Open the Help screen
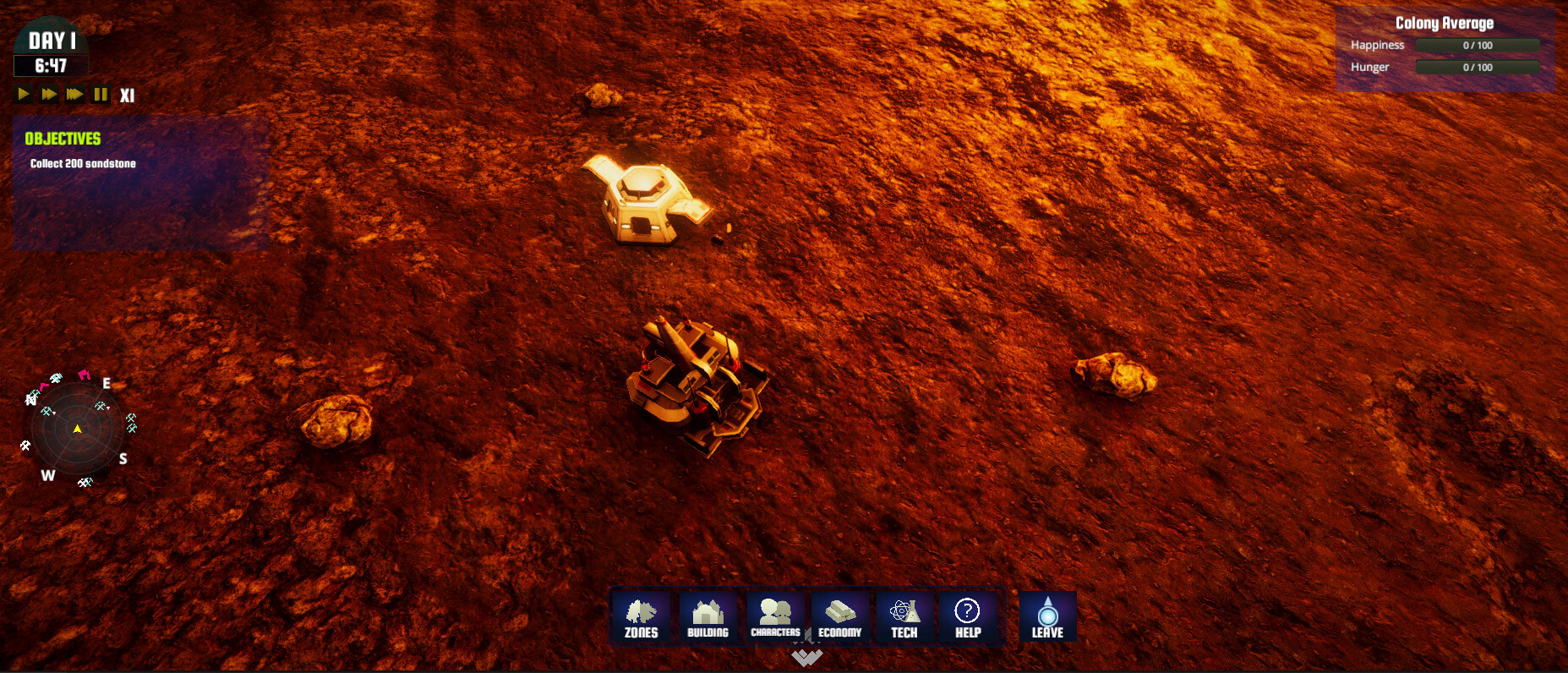 [965, 617]
